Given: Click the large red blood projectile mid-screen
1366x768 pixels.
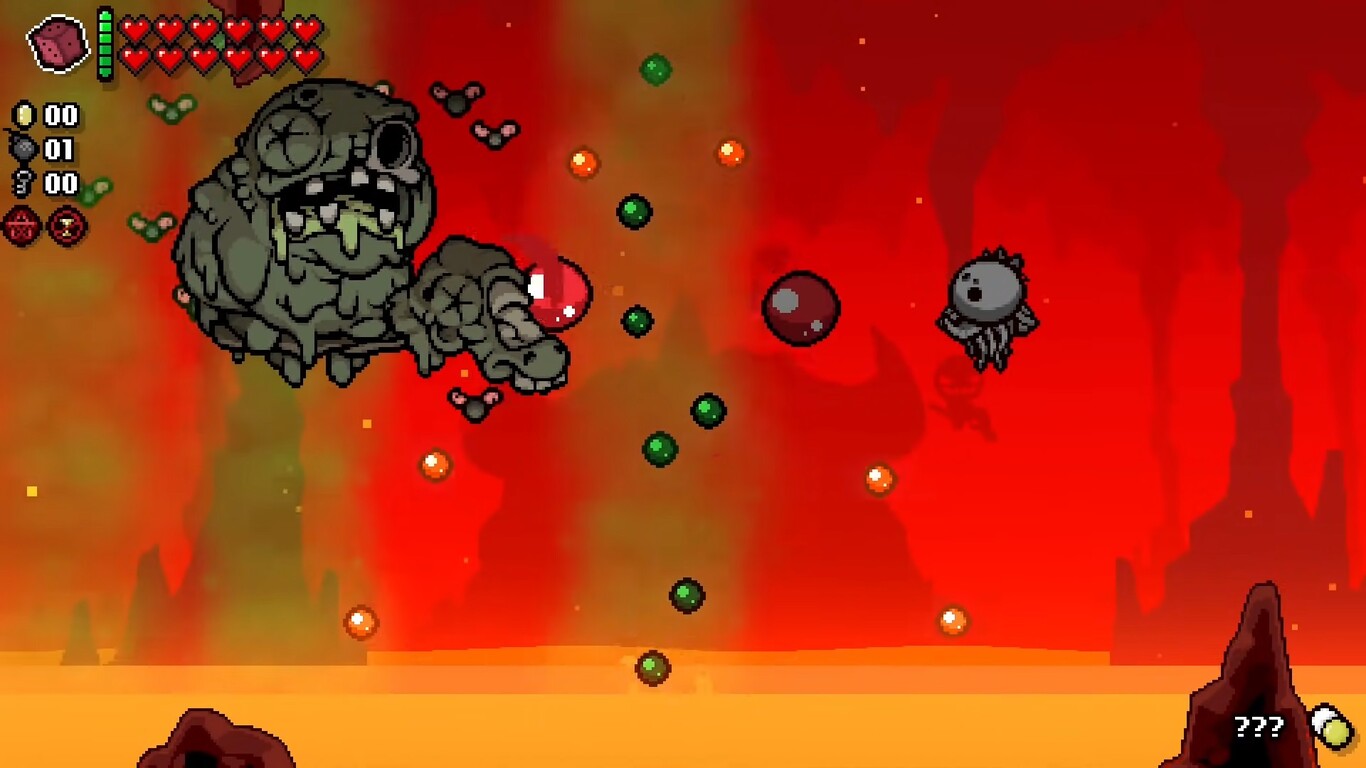Looking at the screenshot, I should pyautogui.click(x=800, y=310).
